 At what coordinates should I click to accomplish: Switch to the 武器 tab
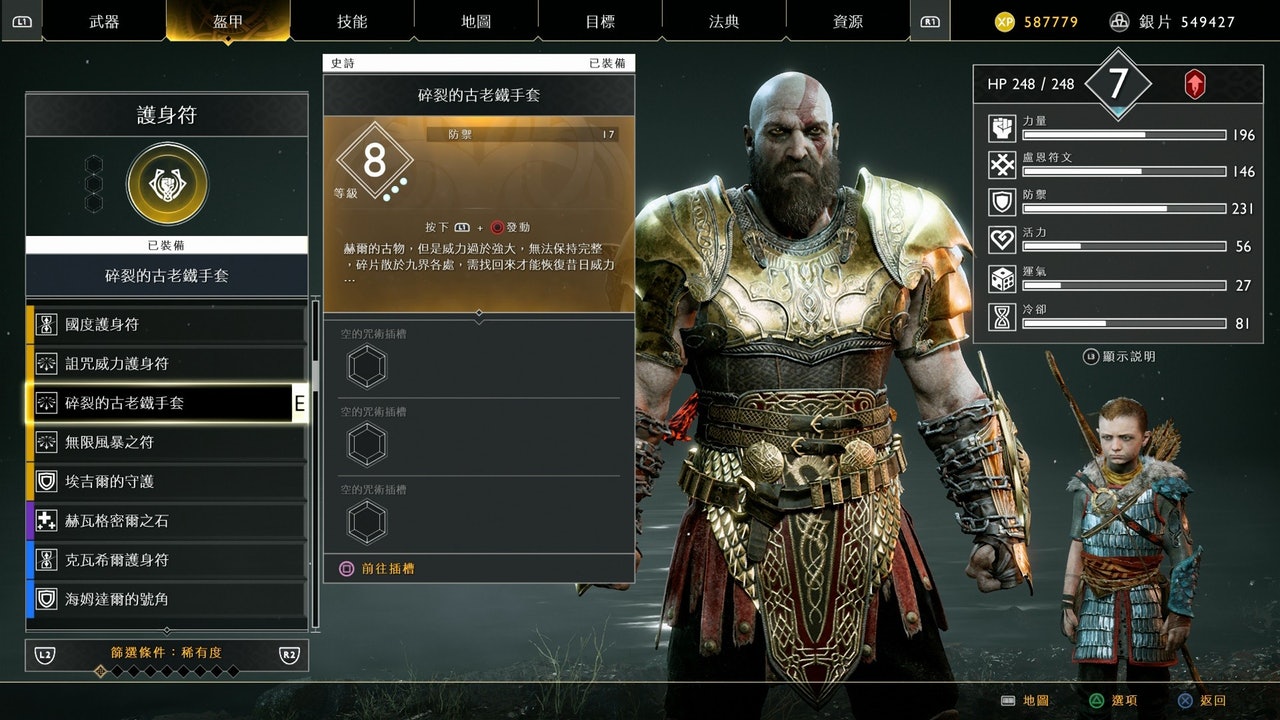point(104,21)
